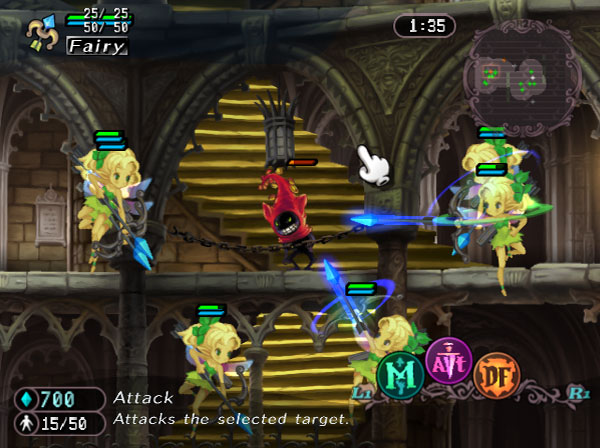The width and height of the screenshot is (600, 448).
Task: Choose the purple Attack command icon
Action: 449,361
